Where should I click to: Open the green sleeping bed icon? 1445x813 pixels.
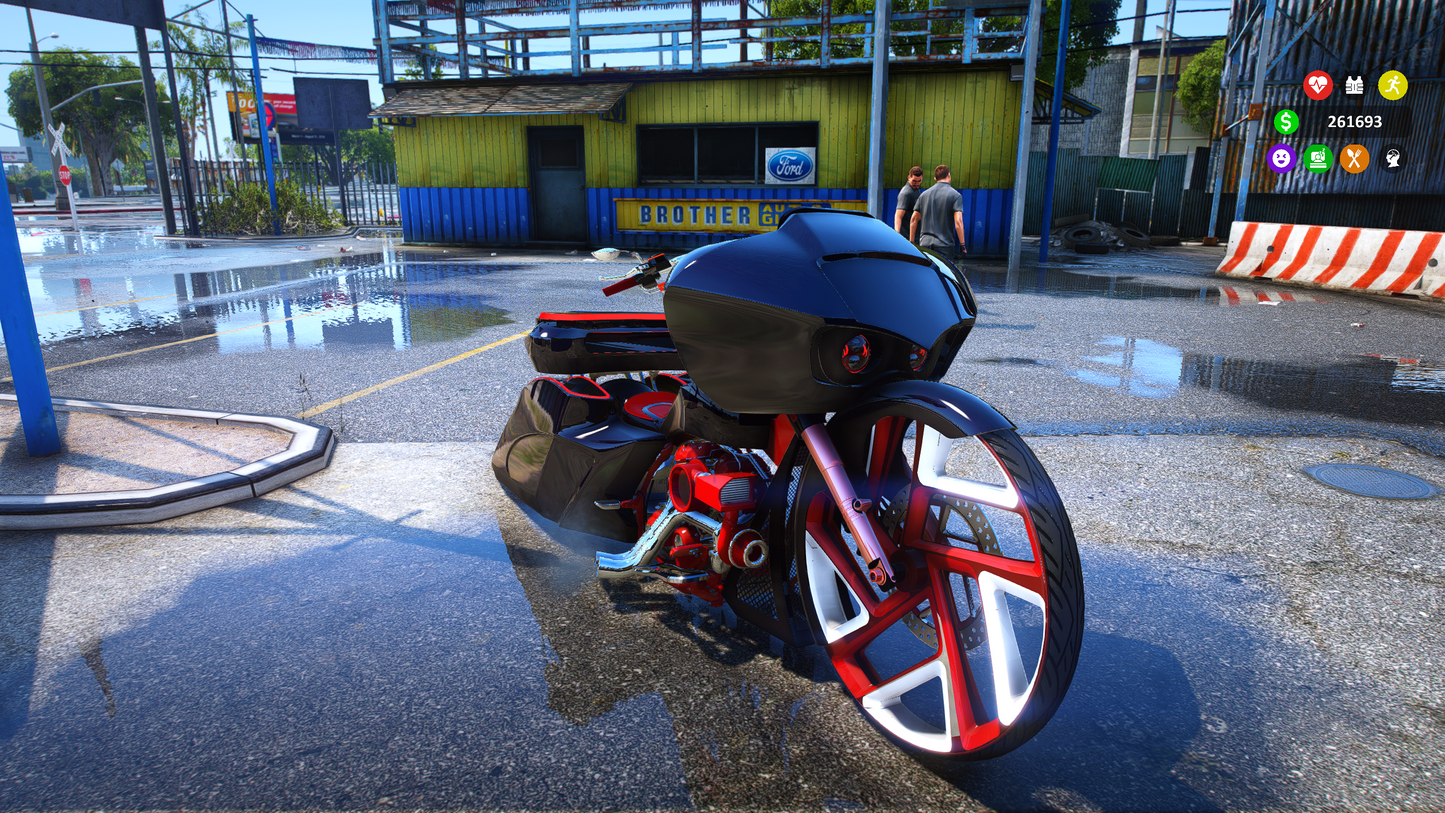tap(1318, 158)
